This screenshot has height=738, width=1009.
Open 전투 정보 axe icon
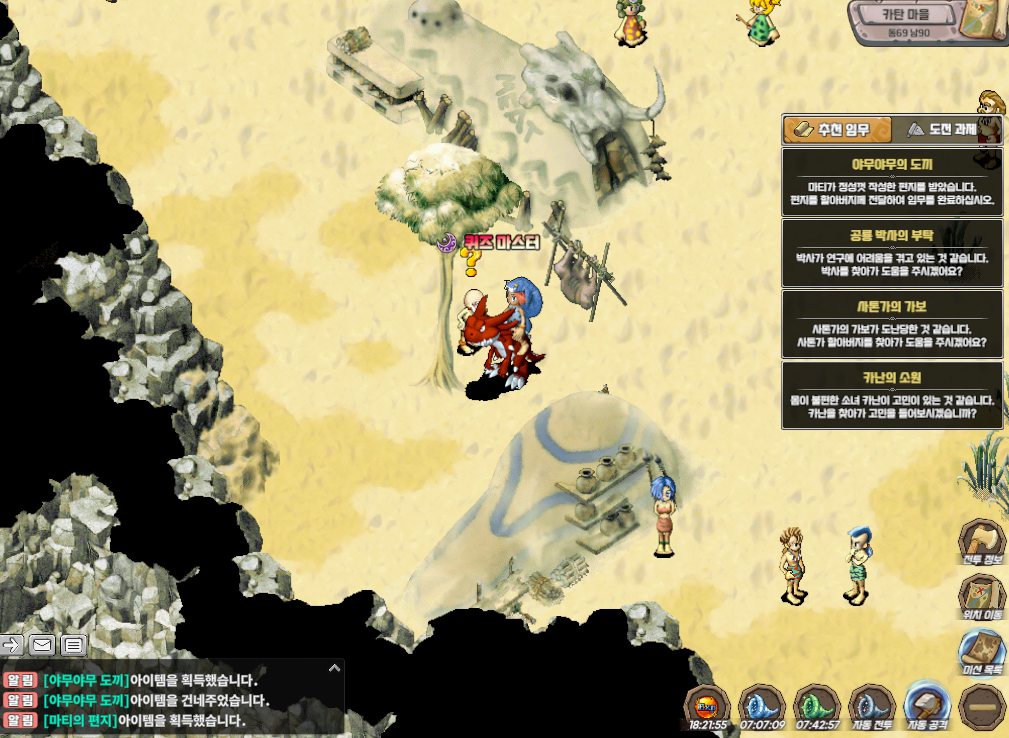tap(982, 541)
